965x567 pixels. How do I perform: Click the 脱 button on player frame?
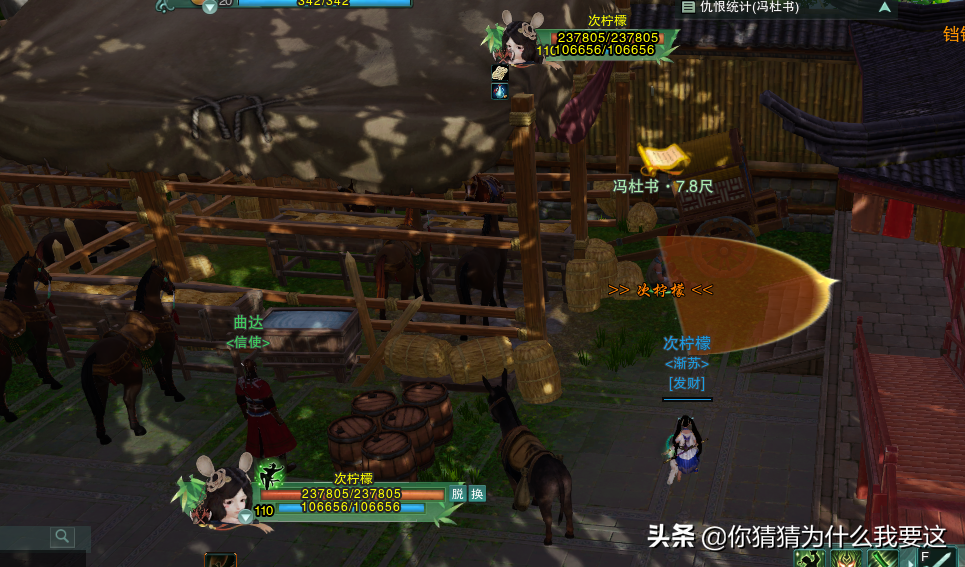(457, 493)
